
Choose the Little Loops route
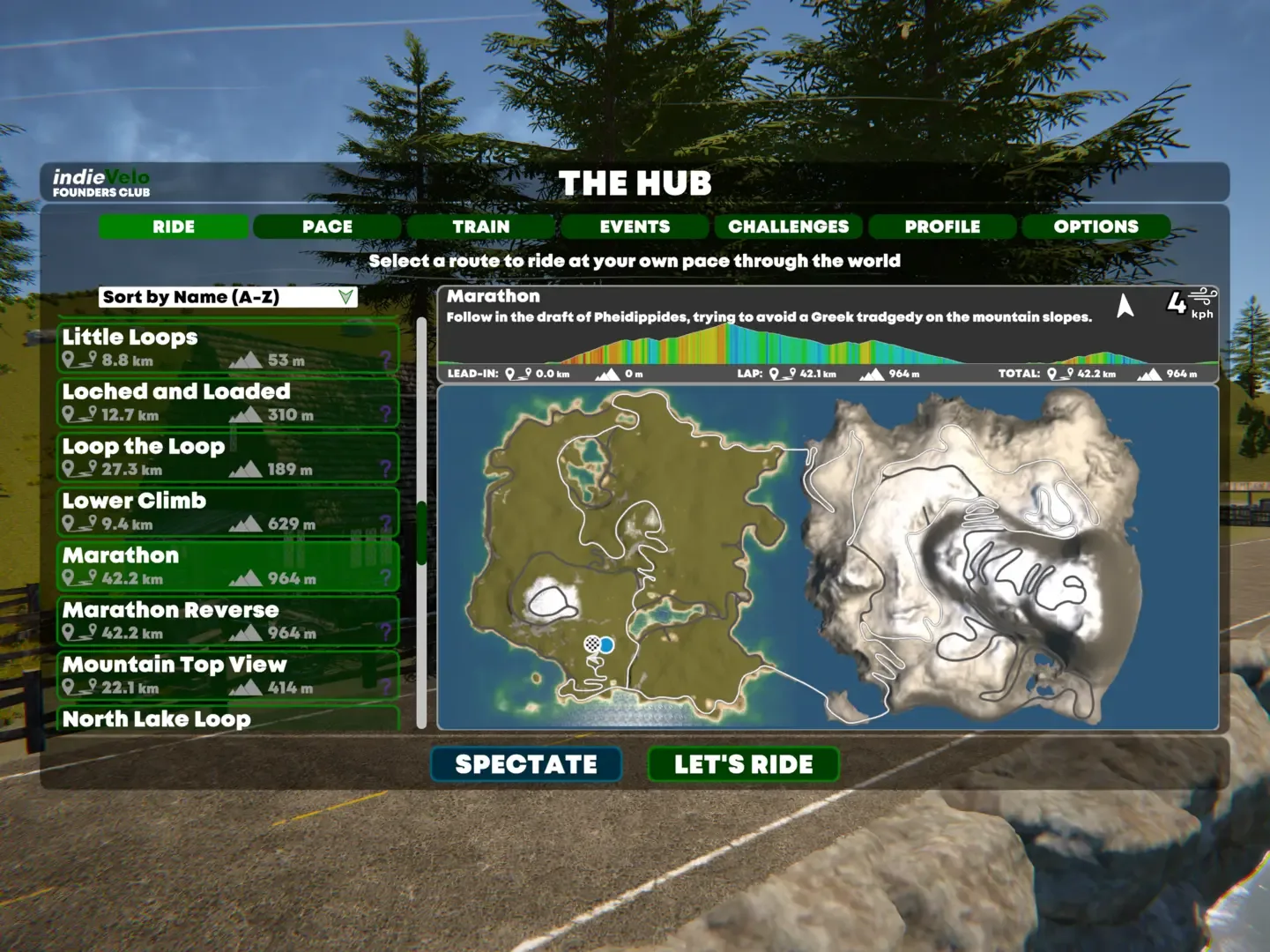[227, 347]
